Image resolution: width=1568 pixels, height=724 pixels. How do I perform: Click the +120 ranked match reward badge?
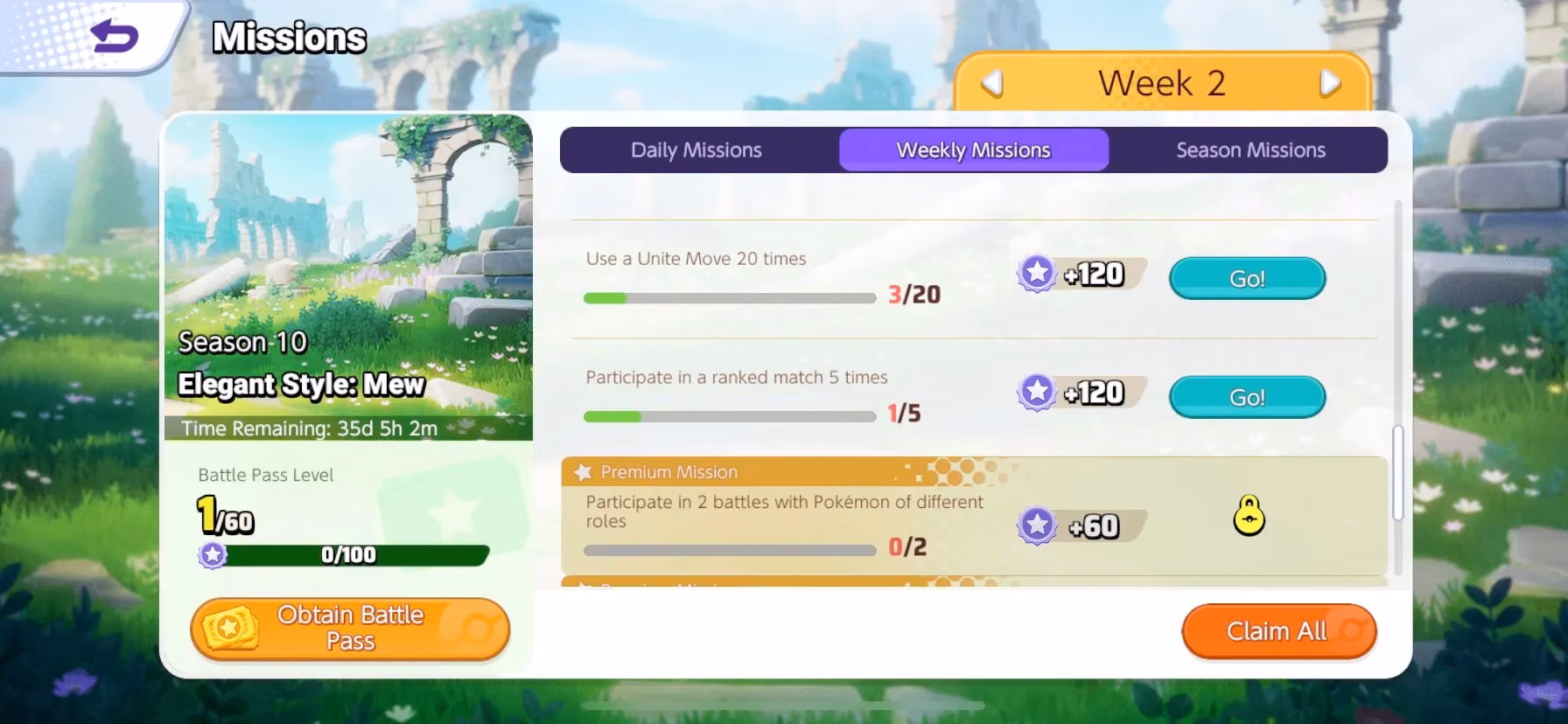pyautogui.click(x=1039, y=392)
